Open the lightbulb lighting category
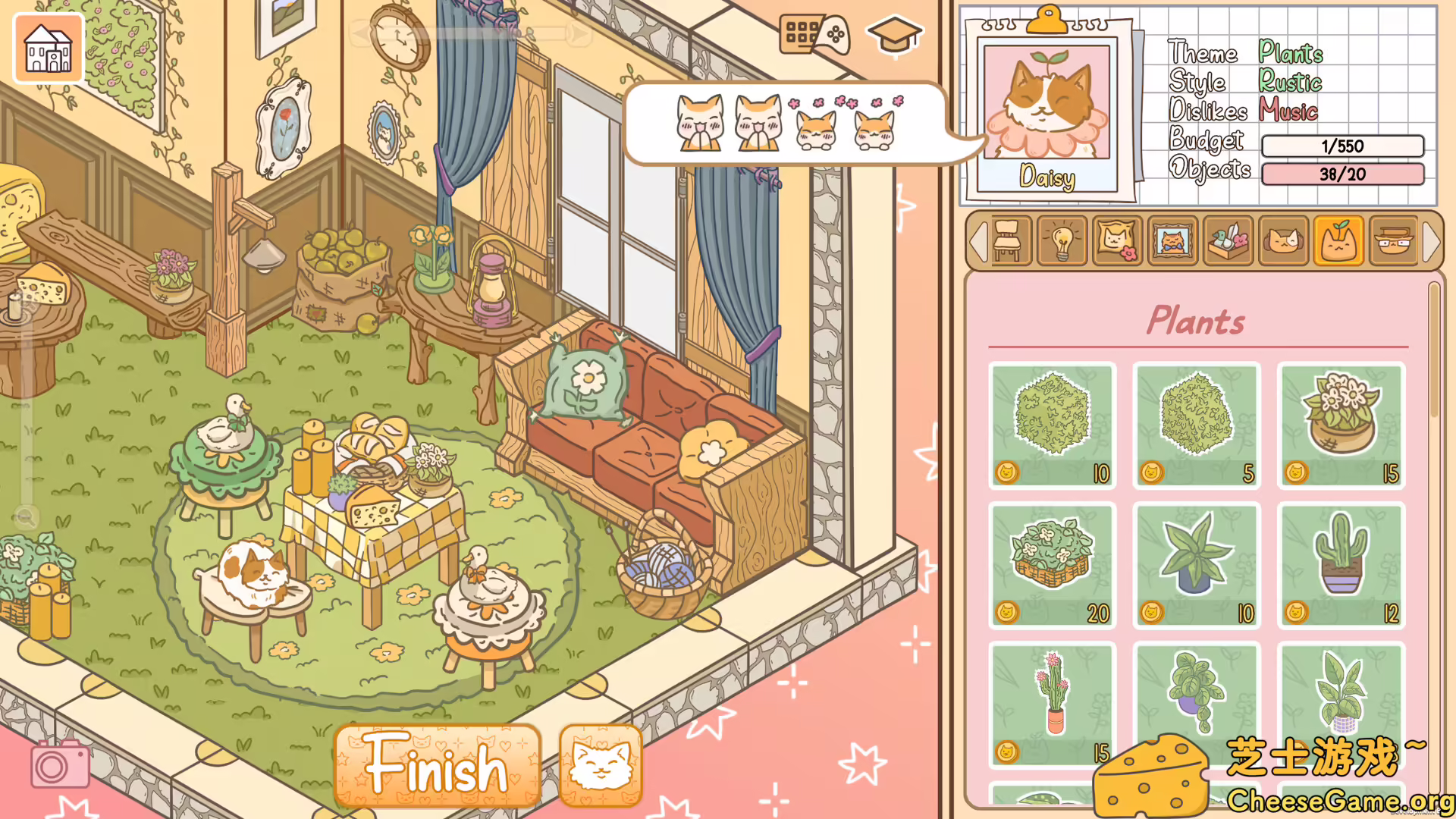This screenshot has height=819, width=1456. tap(1062, 241)
